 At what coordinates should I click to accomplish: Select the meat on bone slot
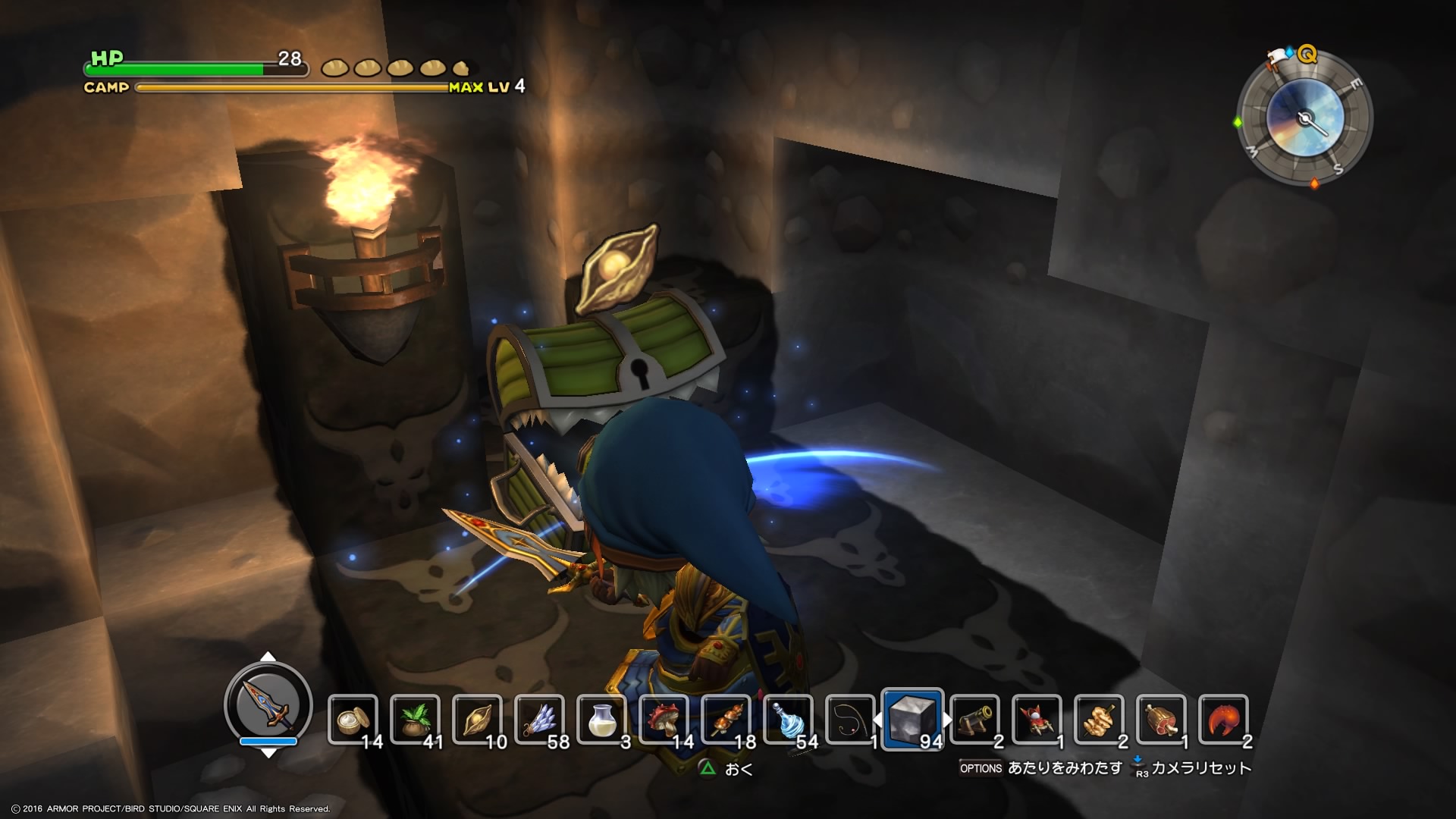1162,720
